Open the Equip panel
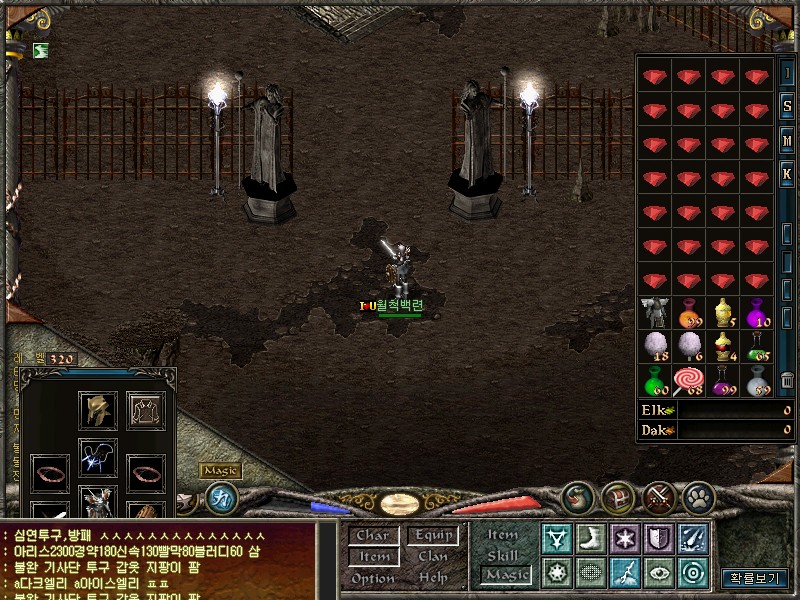Image resolution: width=800 pixels, height=600 pixels. click(434, 536)
